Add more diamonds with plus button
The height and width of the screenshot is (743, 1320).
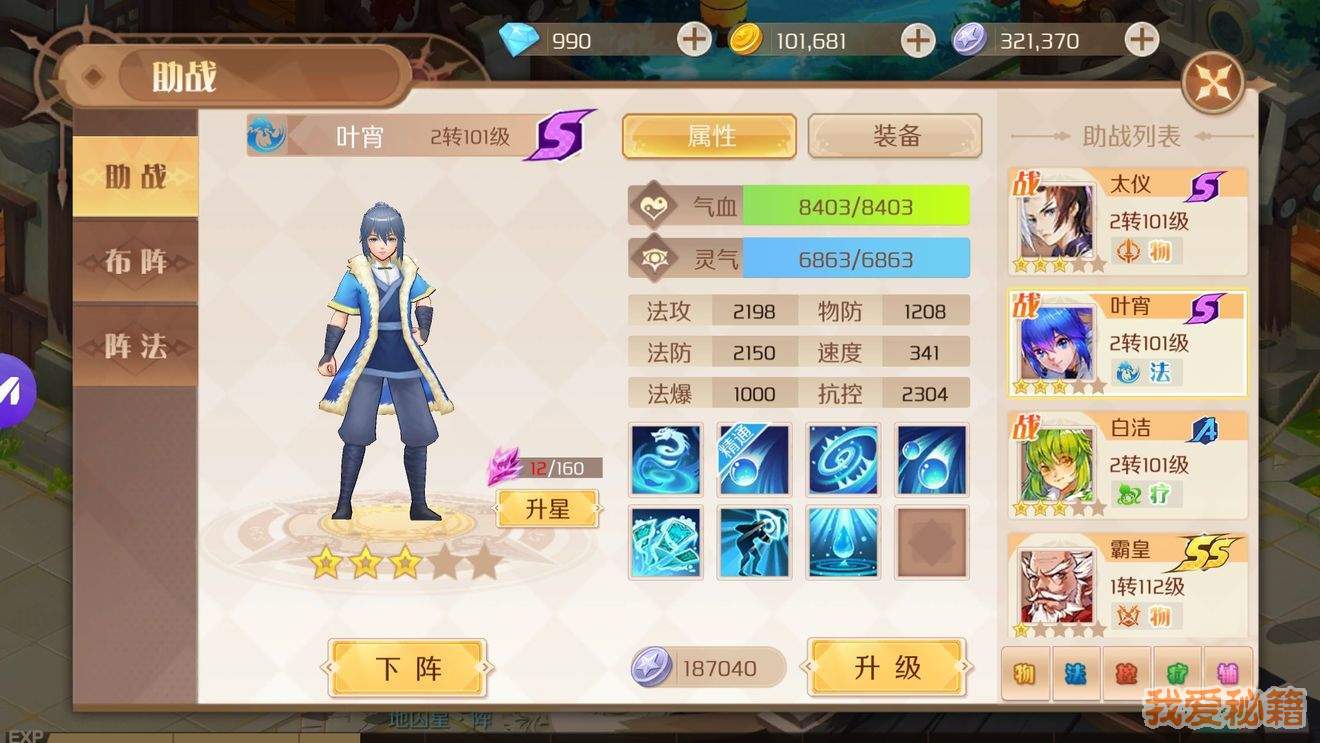coord(694,40)
